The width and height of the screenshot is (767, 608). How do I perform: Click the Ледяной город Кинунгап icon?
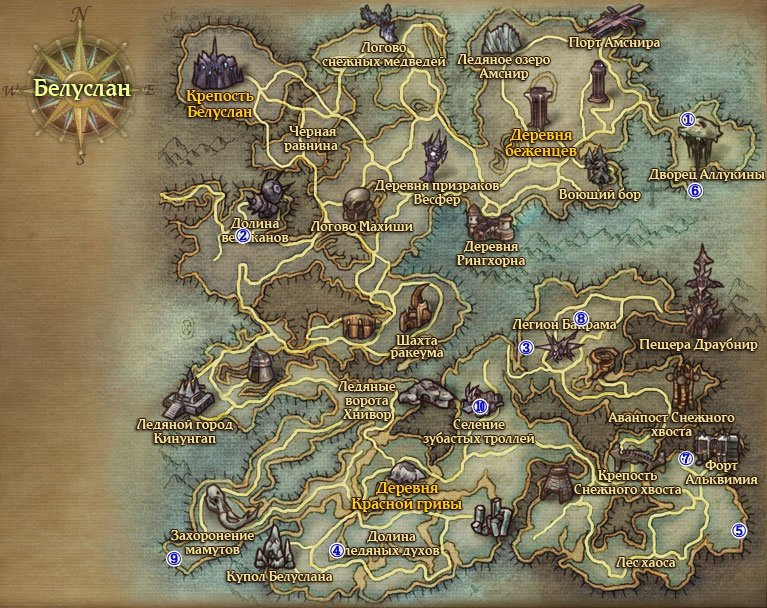coord(187,394)
